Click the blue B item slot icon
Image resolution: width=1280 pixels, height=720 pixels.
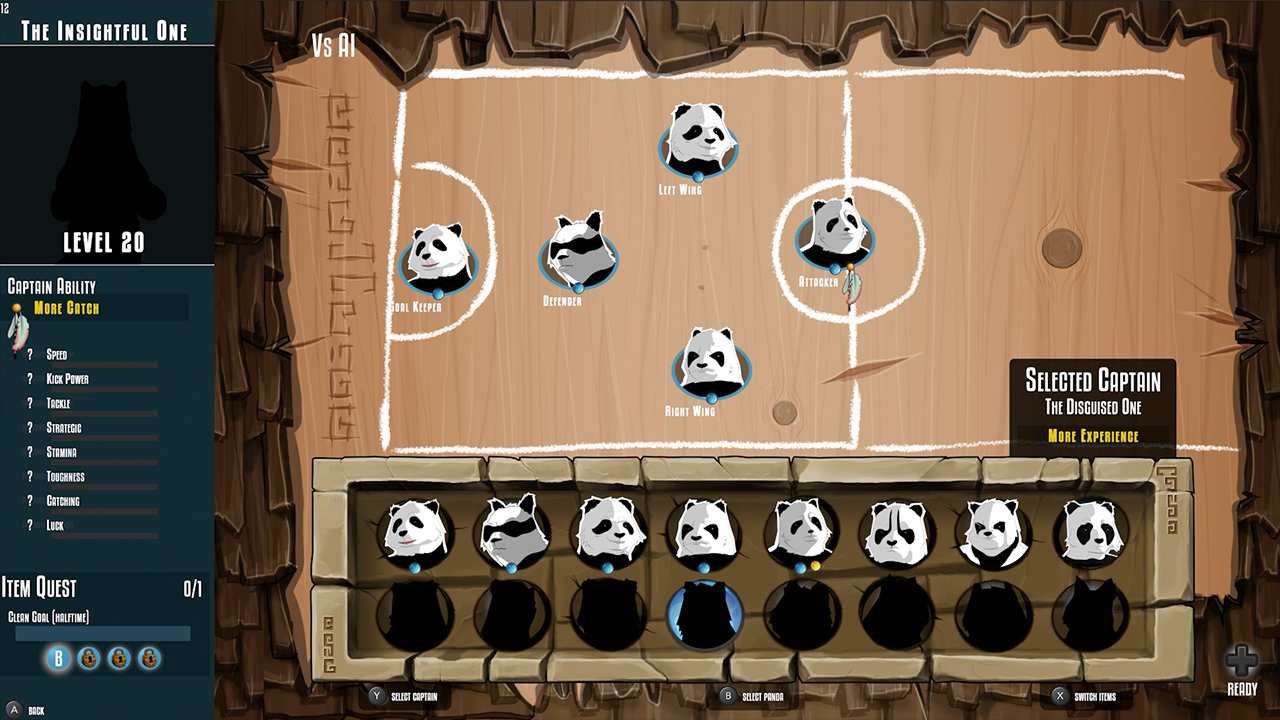57,659
